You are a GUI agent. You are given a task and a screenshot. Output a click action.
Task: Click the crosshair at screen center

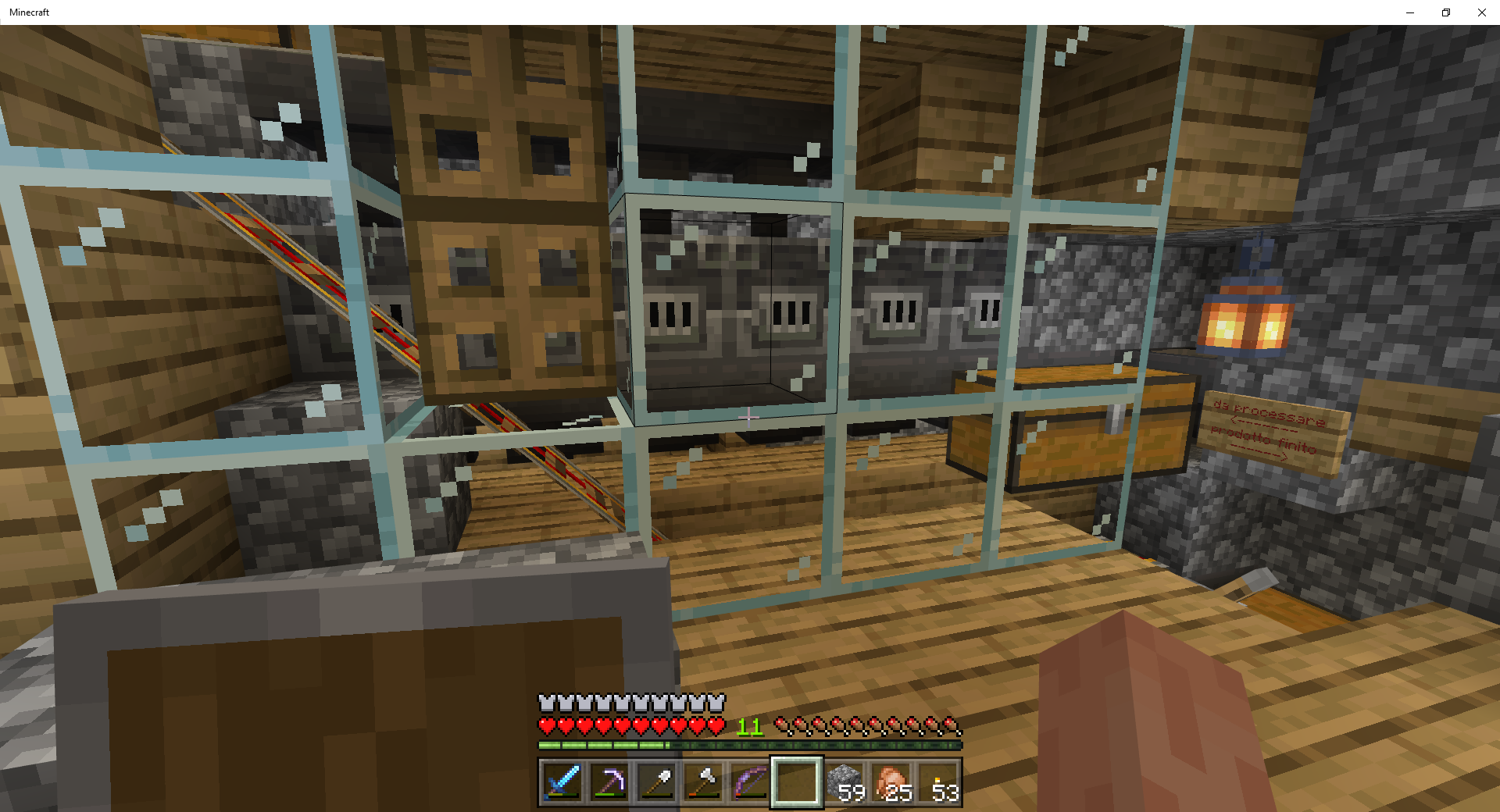click(748, 418)
